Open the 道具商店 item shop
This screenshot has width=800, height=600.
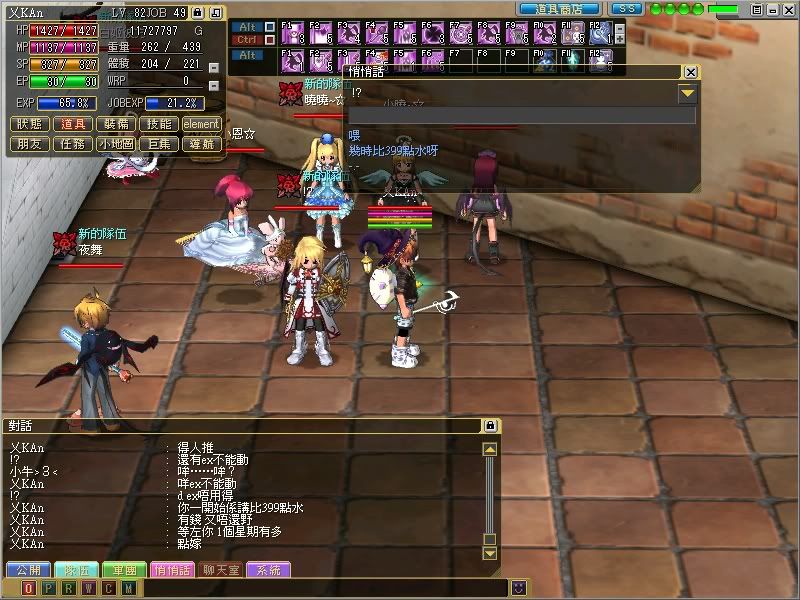[x=559, y=8]
